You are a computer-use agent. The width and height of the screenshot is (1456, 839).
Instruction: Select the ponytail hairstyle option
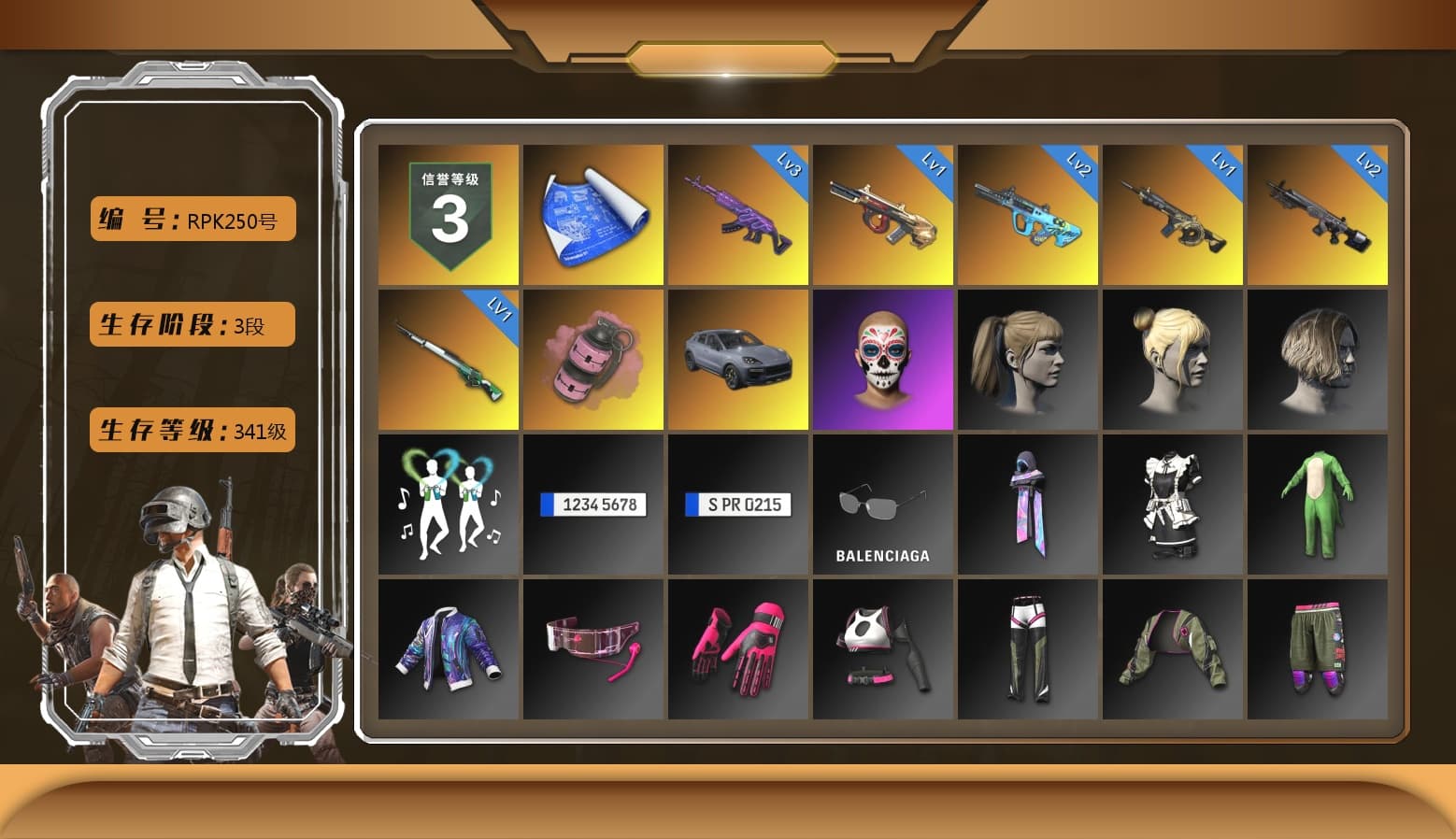[x=1028, y=358]
